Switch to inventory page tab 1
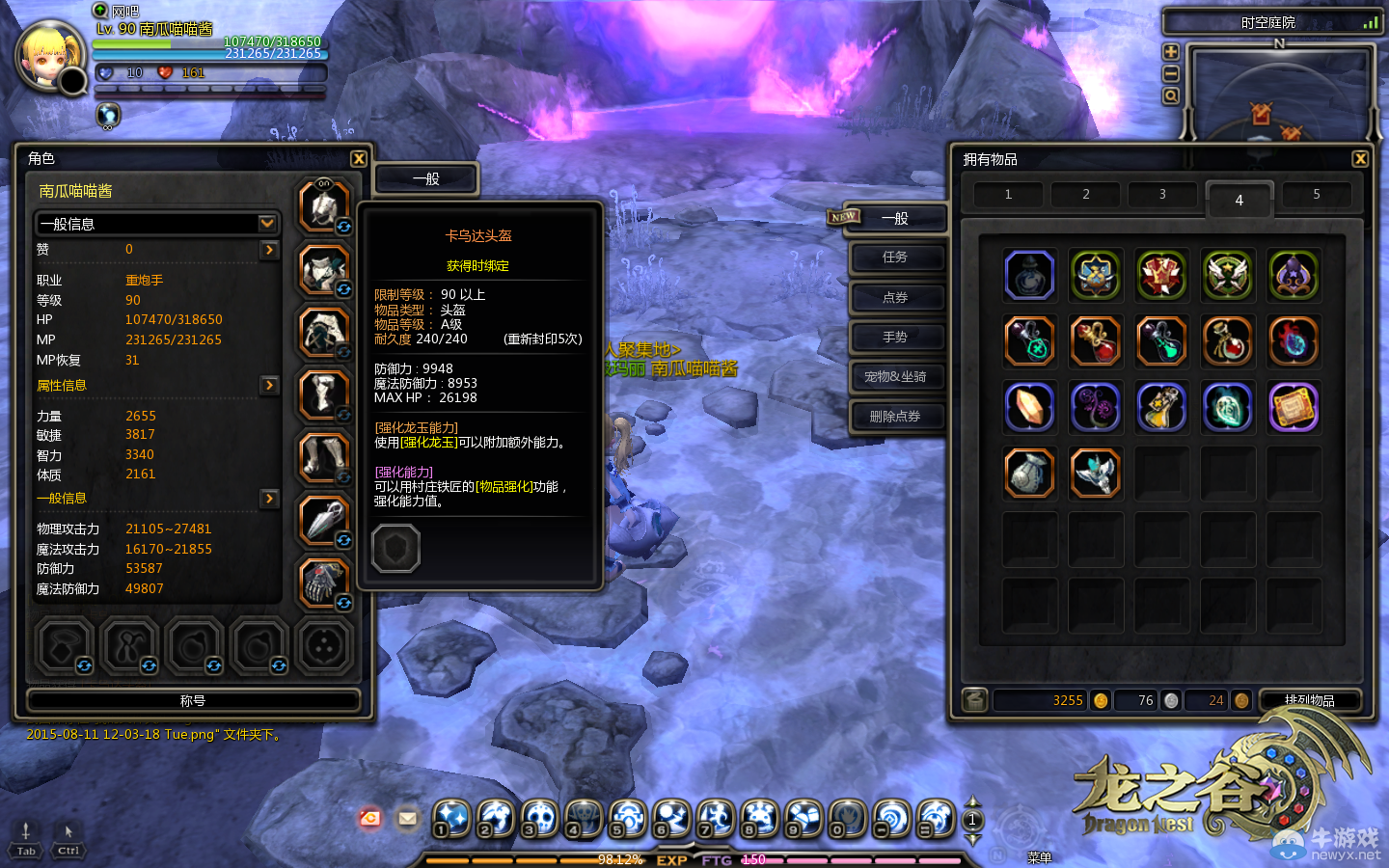 (x=1008, y=195)
